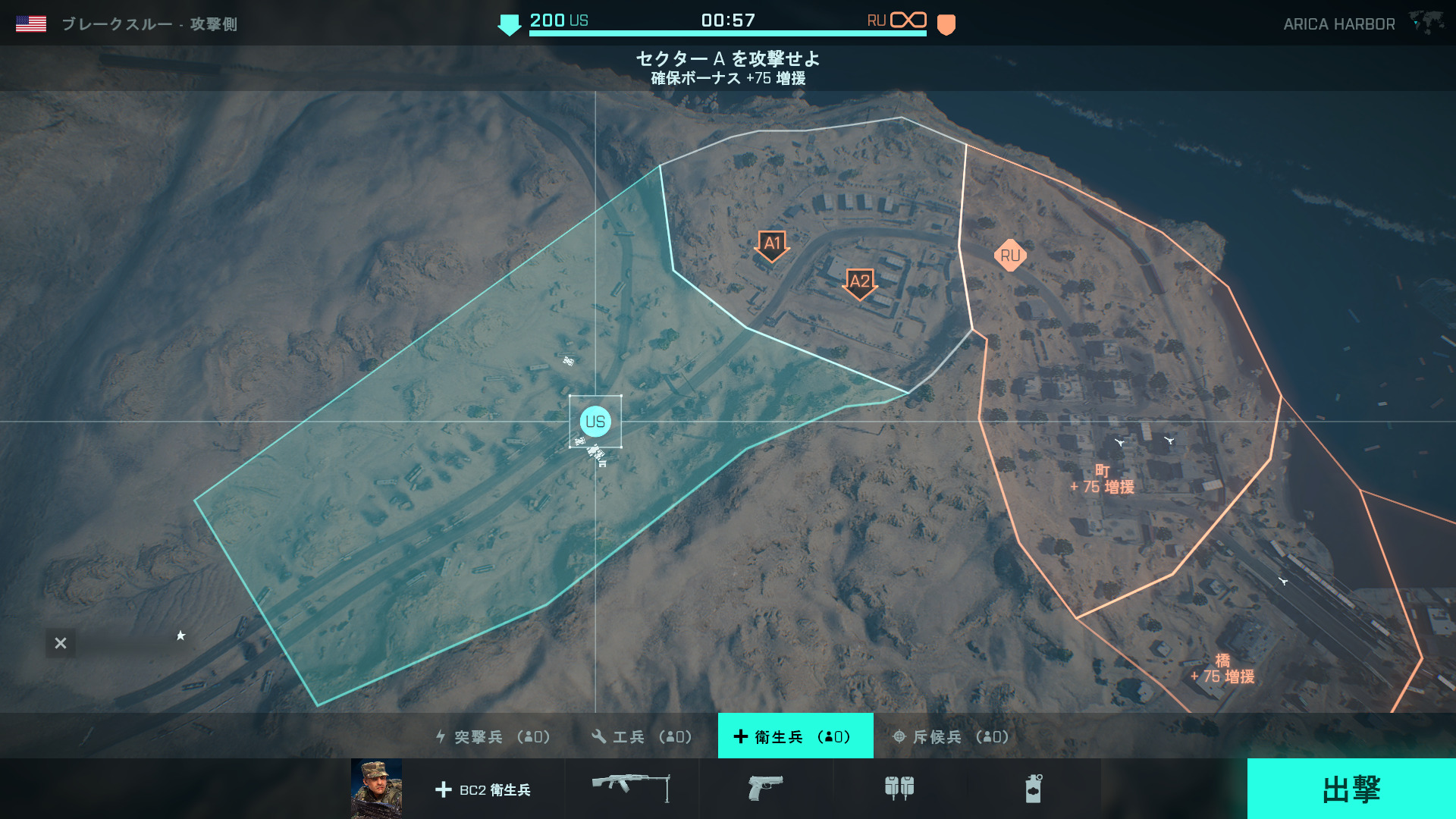Select the 斥候兵 recon class tab
The image size is (1456, 819).
pos(951,736)
